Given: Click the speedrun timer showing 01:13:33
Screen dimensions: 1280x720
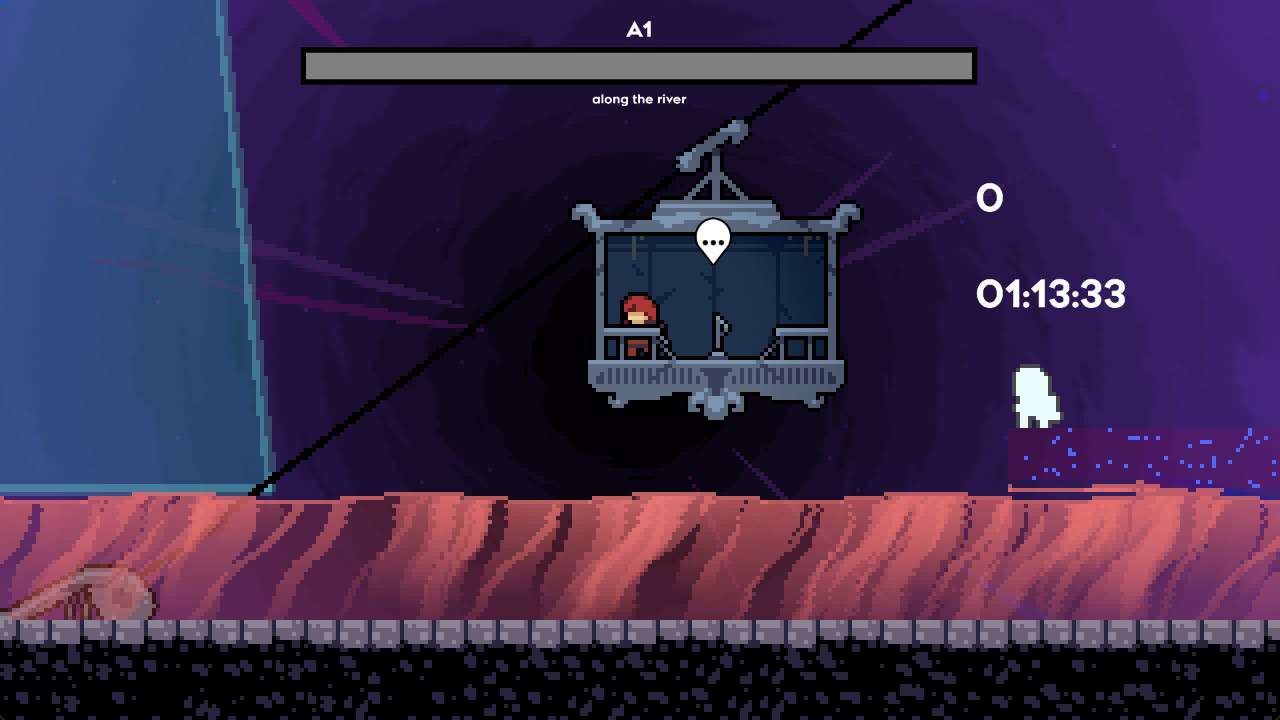Looking at the screenshot, I should 1048,295.
